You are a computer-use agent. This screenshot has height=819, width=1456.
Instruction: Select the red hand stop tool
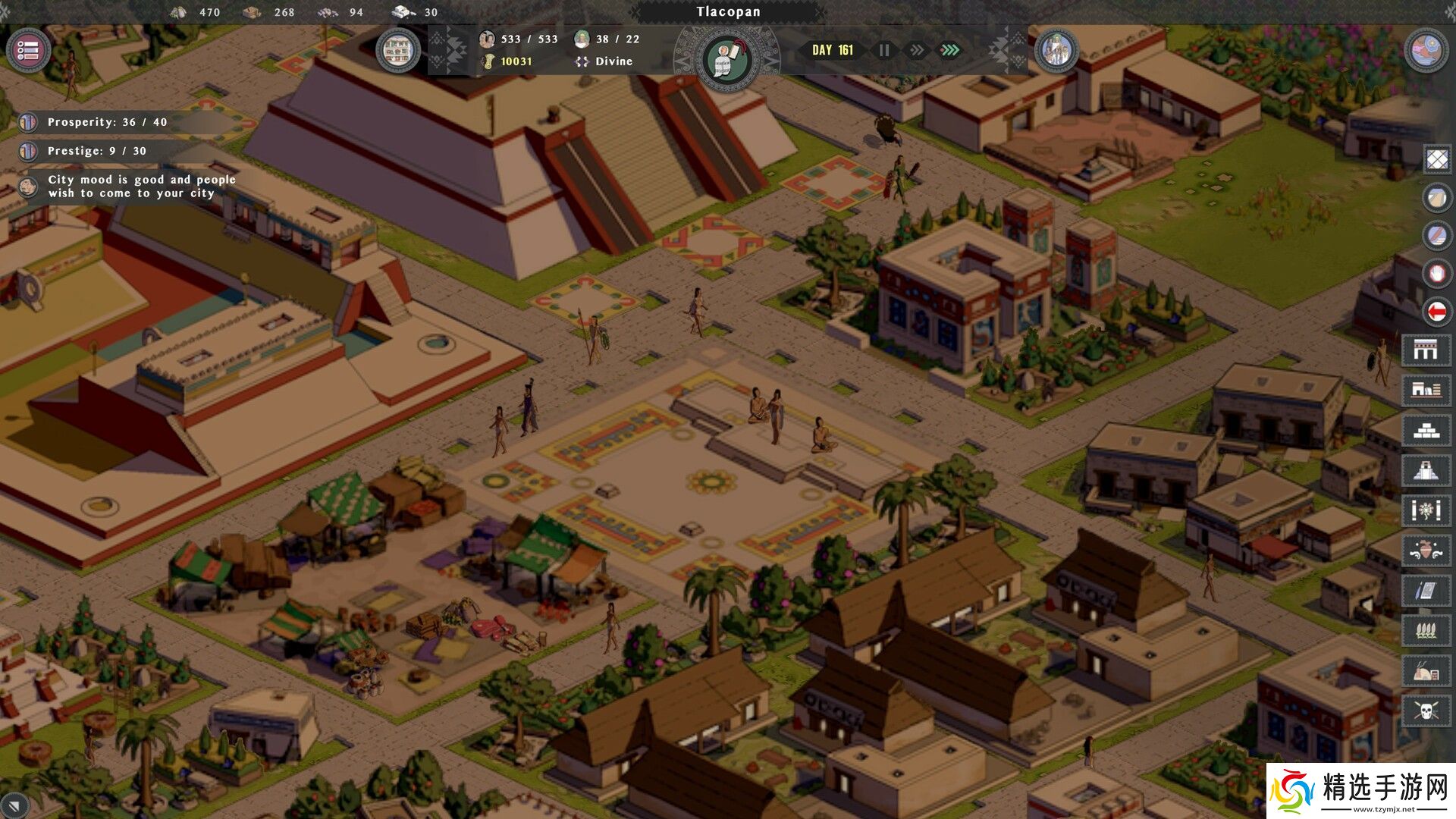[1437, 273]
